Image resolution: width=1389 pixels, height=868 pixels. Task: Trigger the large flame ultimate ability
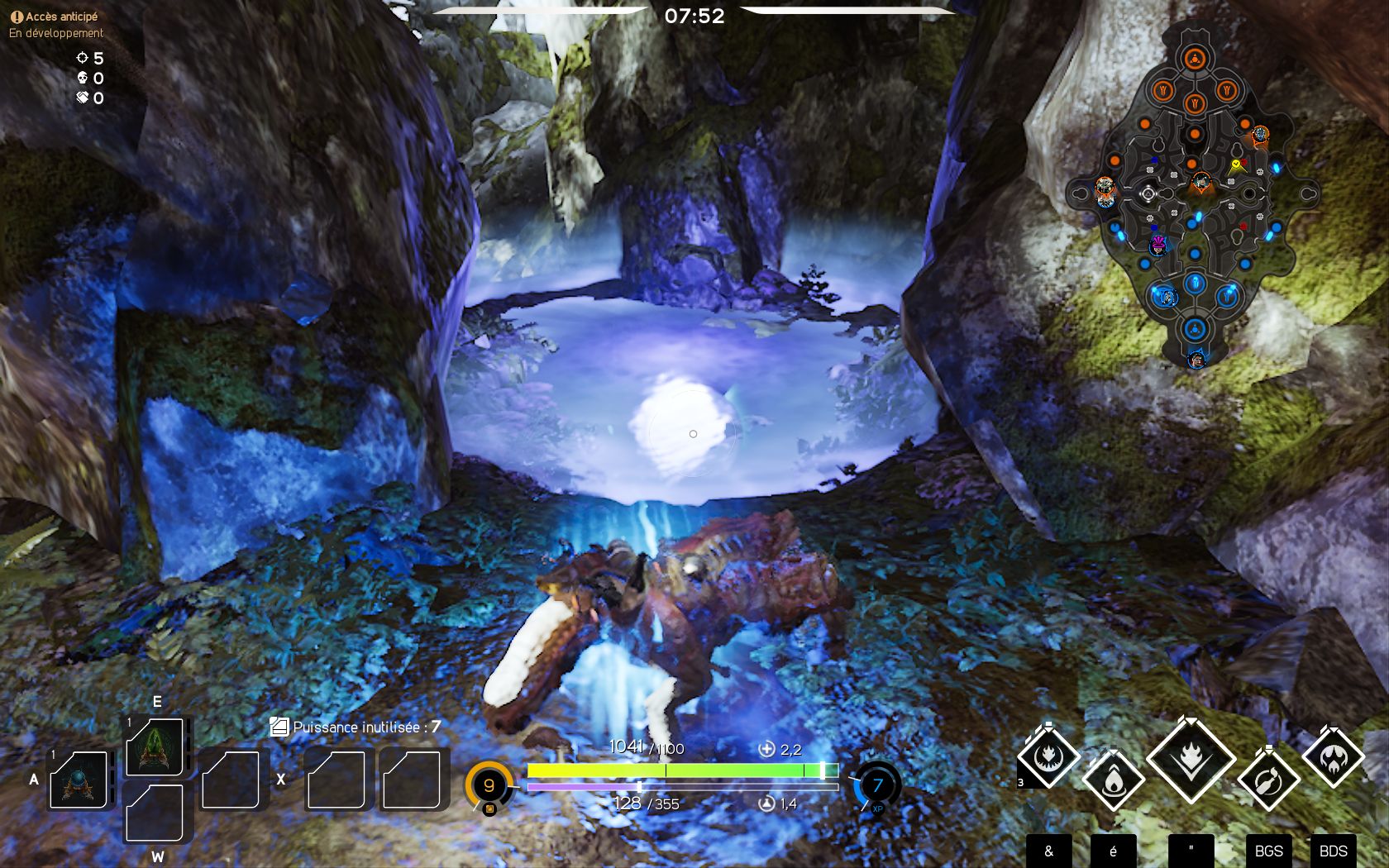click(1191, 759)
